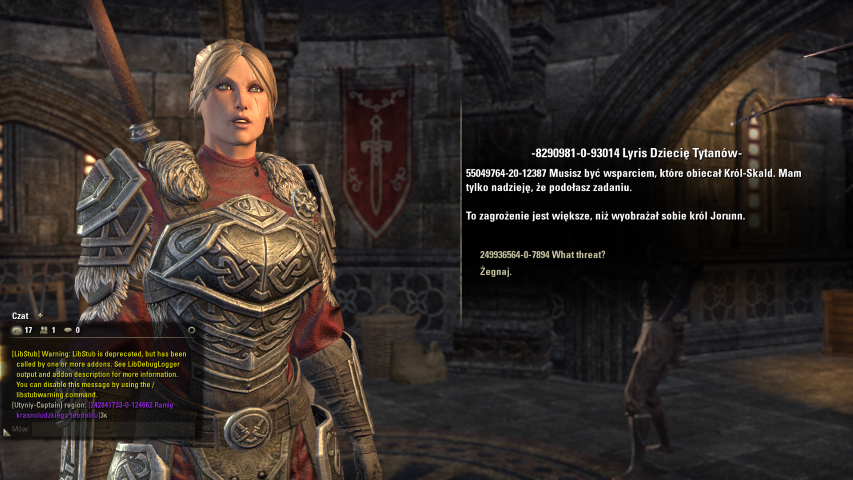Open chat options gear icon
The image size is (853, 480).
191,329
